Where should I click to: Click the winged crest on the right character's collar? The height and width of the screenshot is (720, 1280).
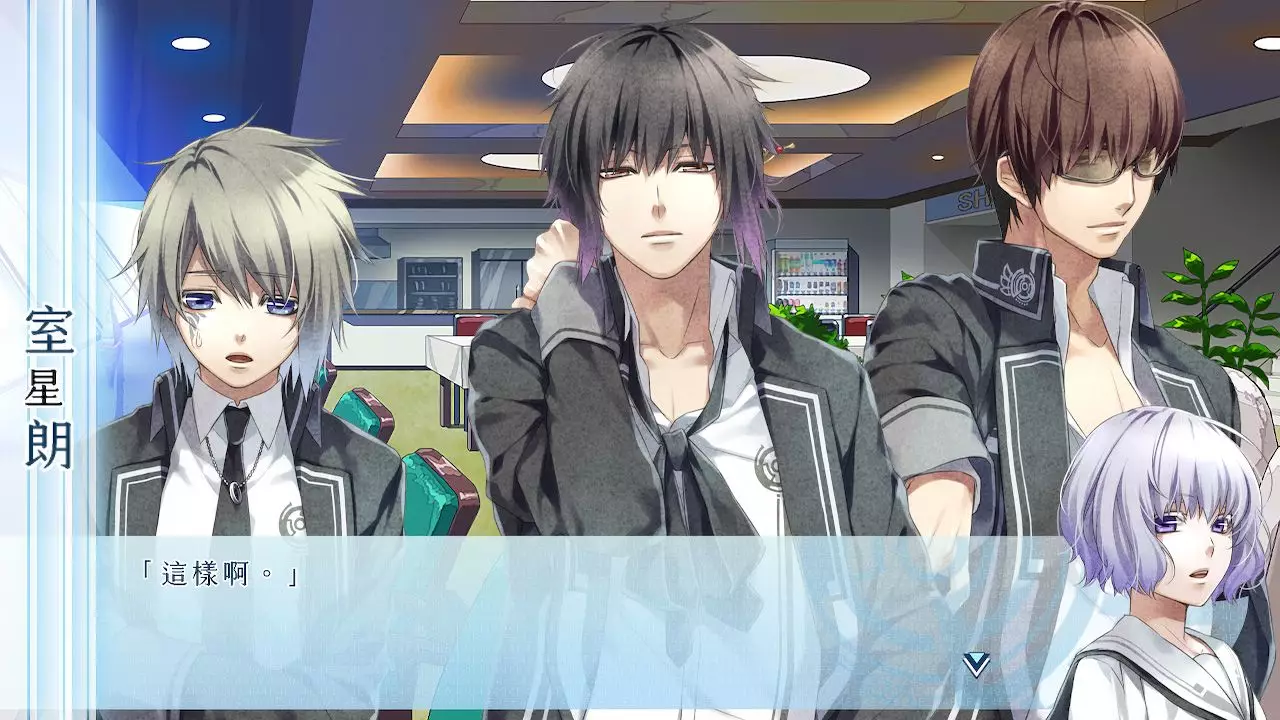click(1020, 283)
